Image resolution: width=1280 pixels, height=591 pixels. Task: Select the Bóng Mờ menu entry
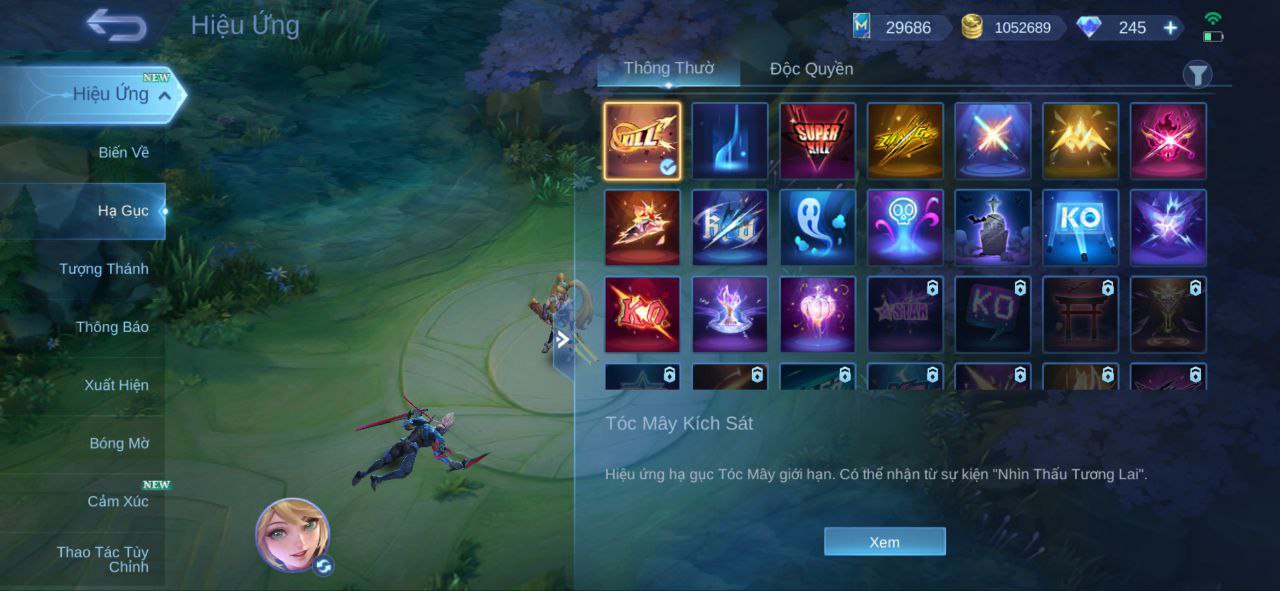pos(119,442)
